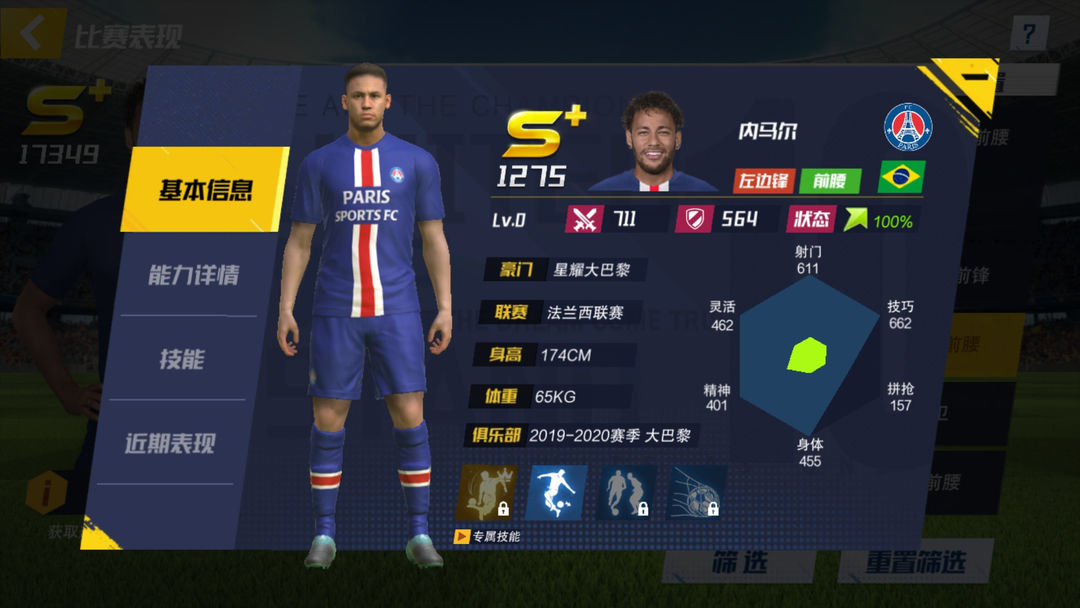Viewport: 1080px width, 608px height.
Task: View the 近期表现 tab
Action: (x=170, y=444)
